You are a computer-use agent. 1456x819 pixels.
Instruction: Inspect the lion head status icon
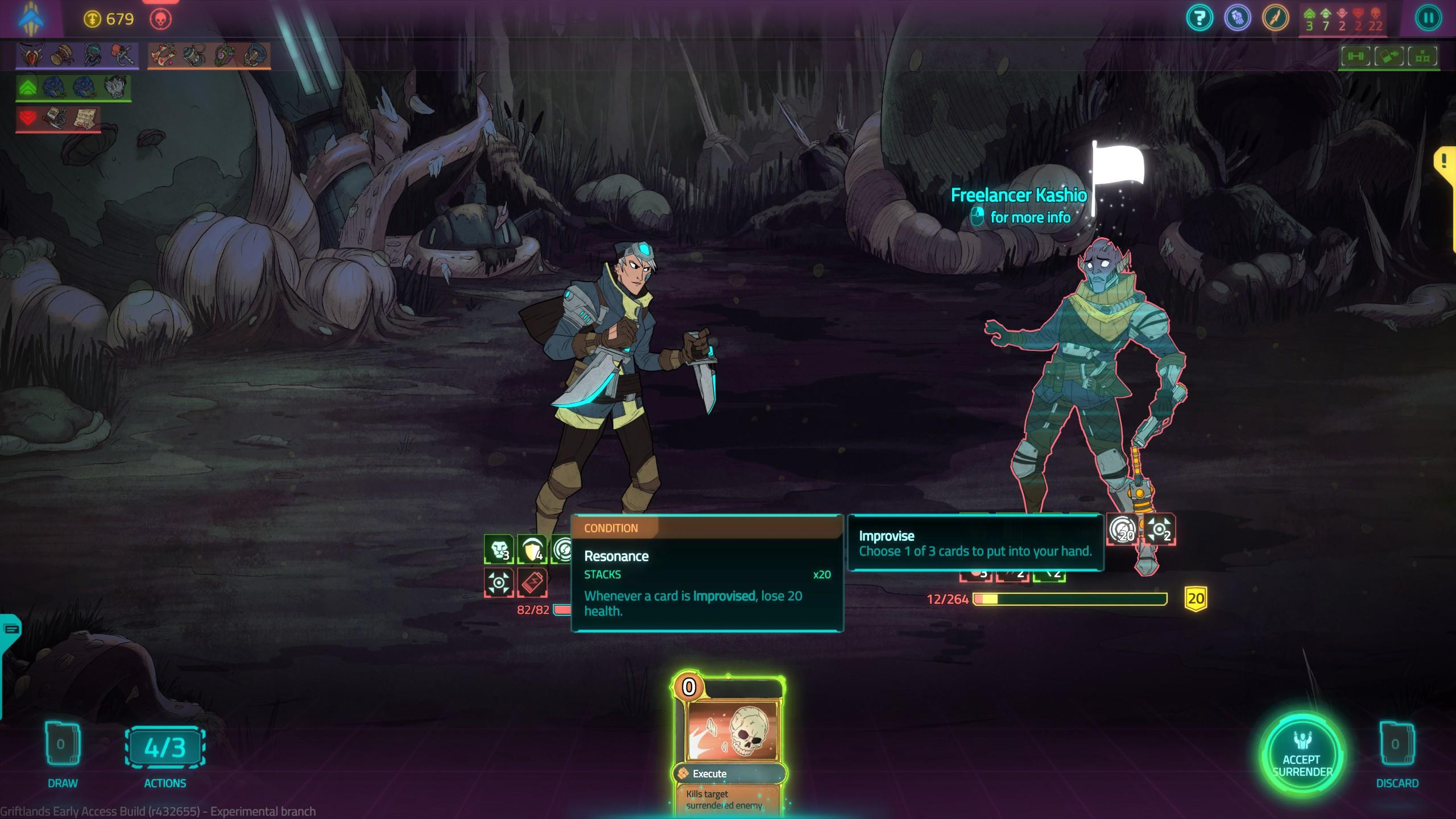pyautogui.click(x=499, y=549)
